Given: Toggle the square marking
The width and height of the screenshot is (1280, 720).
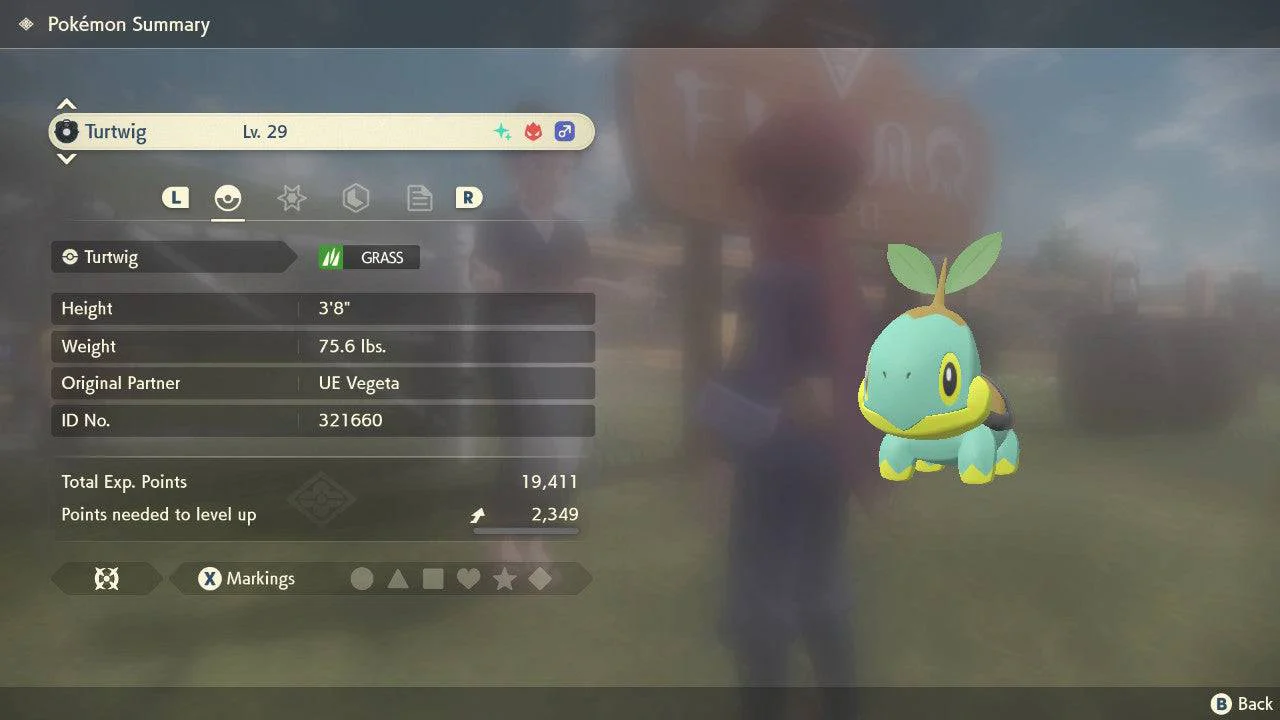Looking at the screenshot, I should 433,578.
